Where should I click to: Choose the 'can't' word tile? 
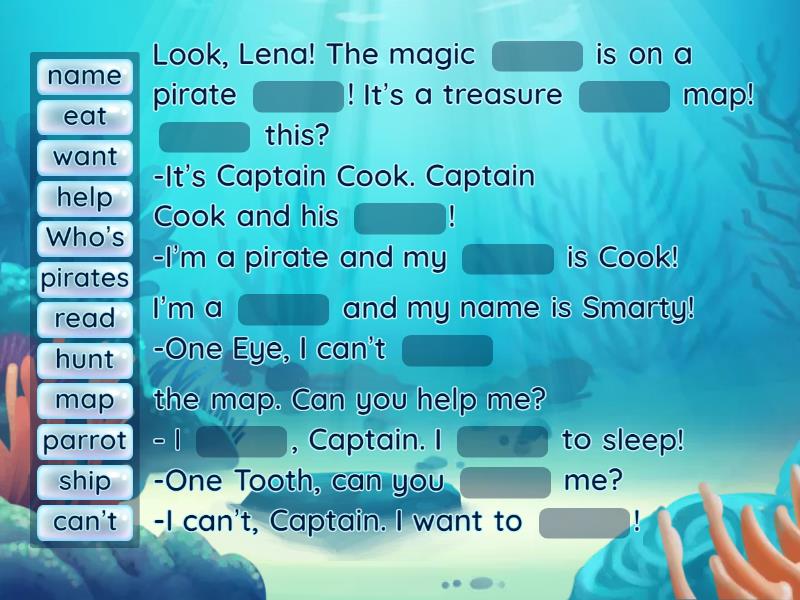coord(85,521)
